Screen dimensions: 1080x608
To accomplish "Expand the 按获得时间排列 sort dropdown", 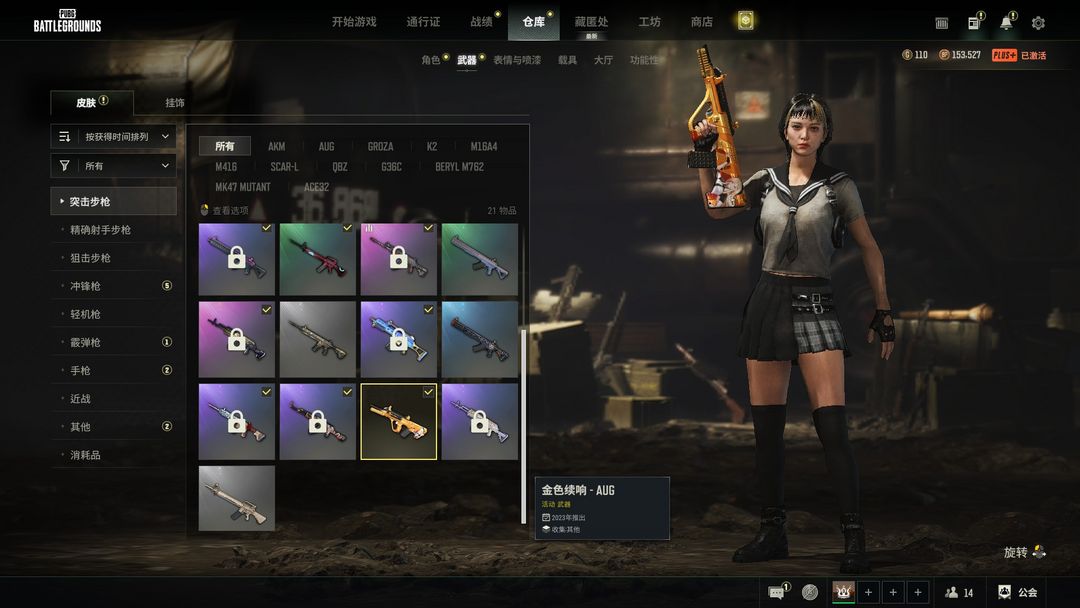I will (114, 136).
